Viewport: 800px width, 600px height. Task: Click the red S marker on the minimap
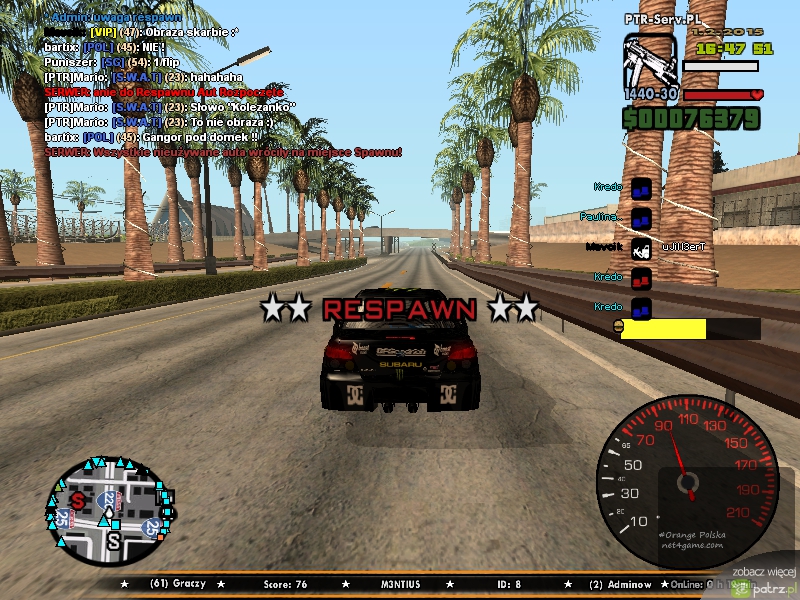pyautogui.click(x=78, y=500)
